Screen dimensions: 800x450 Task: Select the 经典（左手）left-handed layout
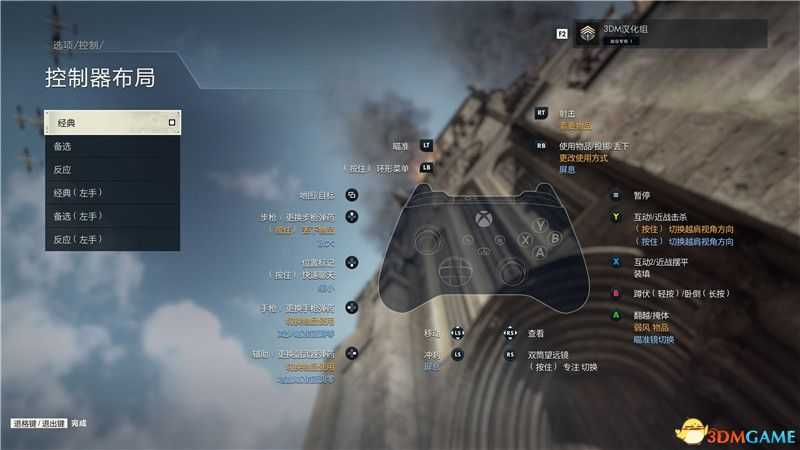pyautogui.click(x=112, y=192)
